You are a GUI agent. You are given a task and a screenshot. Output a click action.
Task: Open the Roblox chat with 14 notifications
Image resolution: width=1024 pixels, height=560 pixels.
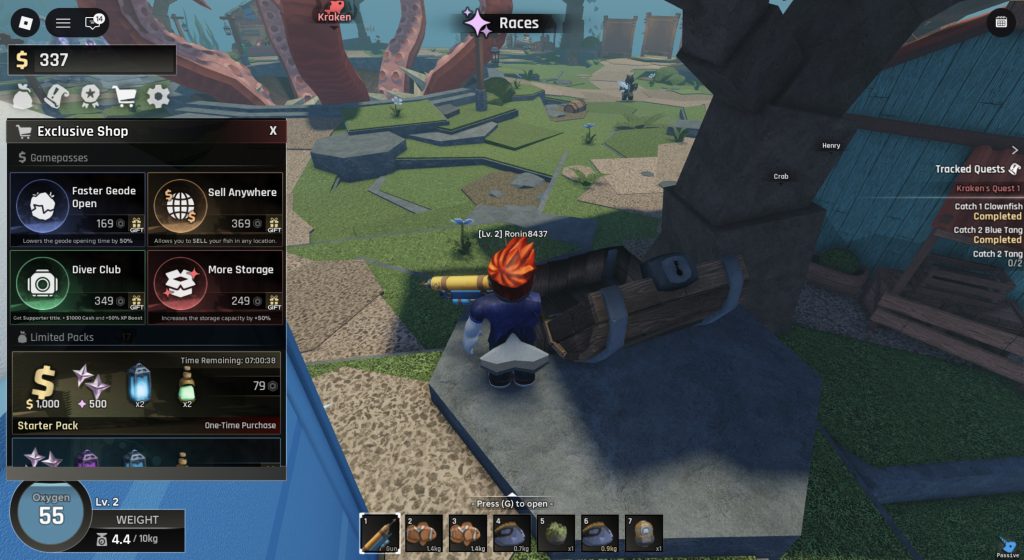coord(94,22)
